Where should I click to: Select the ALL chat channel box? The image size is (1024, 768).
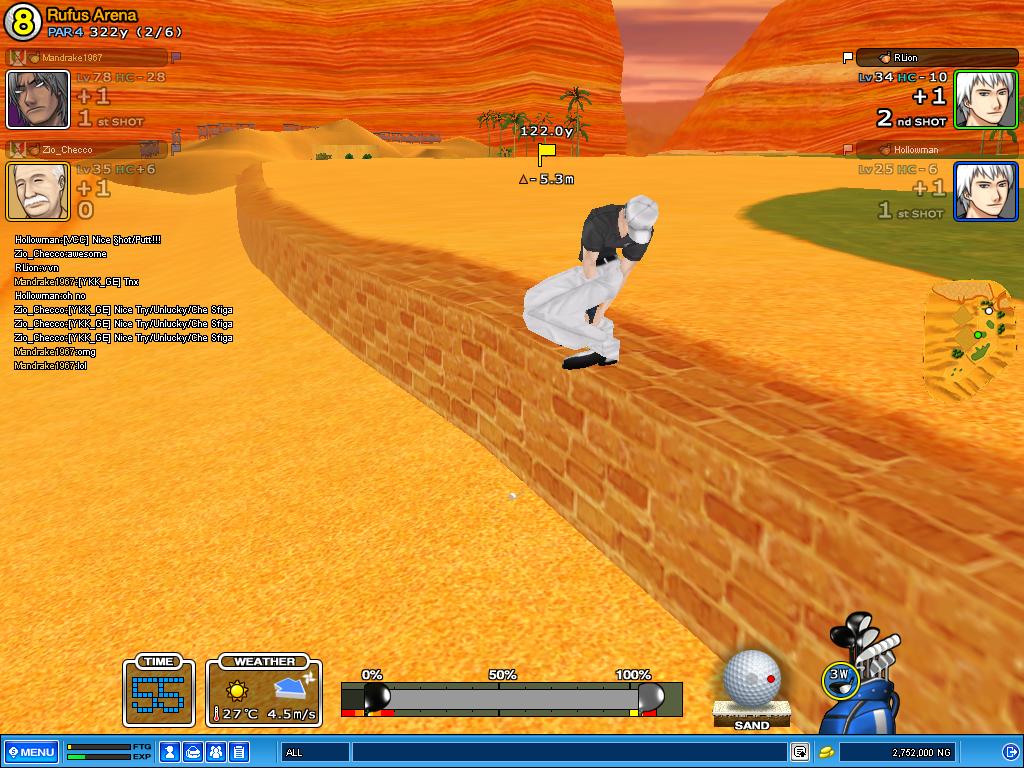pos(315,752)
